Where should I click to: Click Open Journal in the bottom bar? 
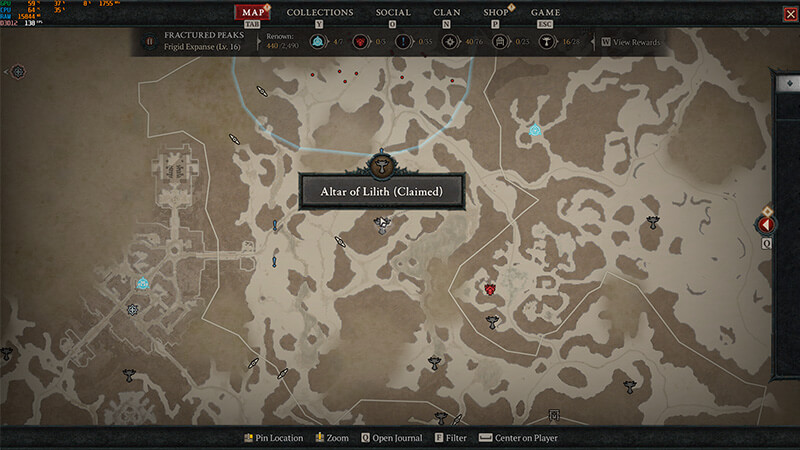pyautogui.click(x=391, y=438)
